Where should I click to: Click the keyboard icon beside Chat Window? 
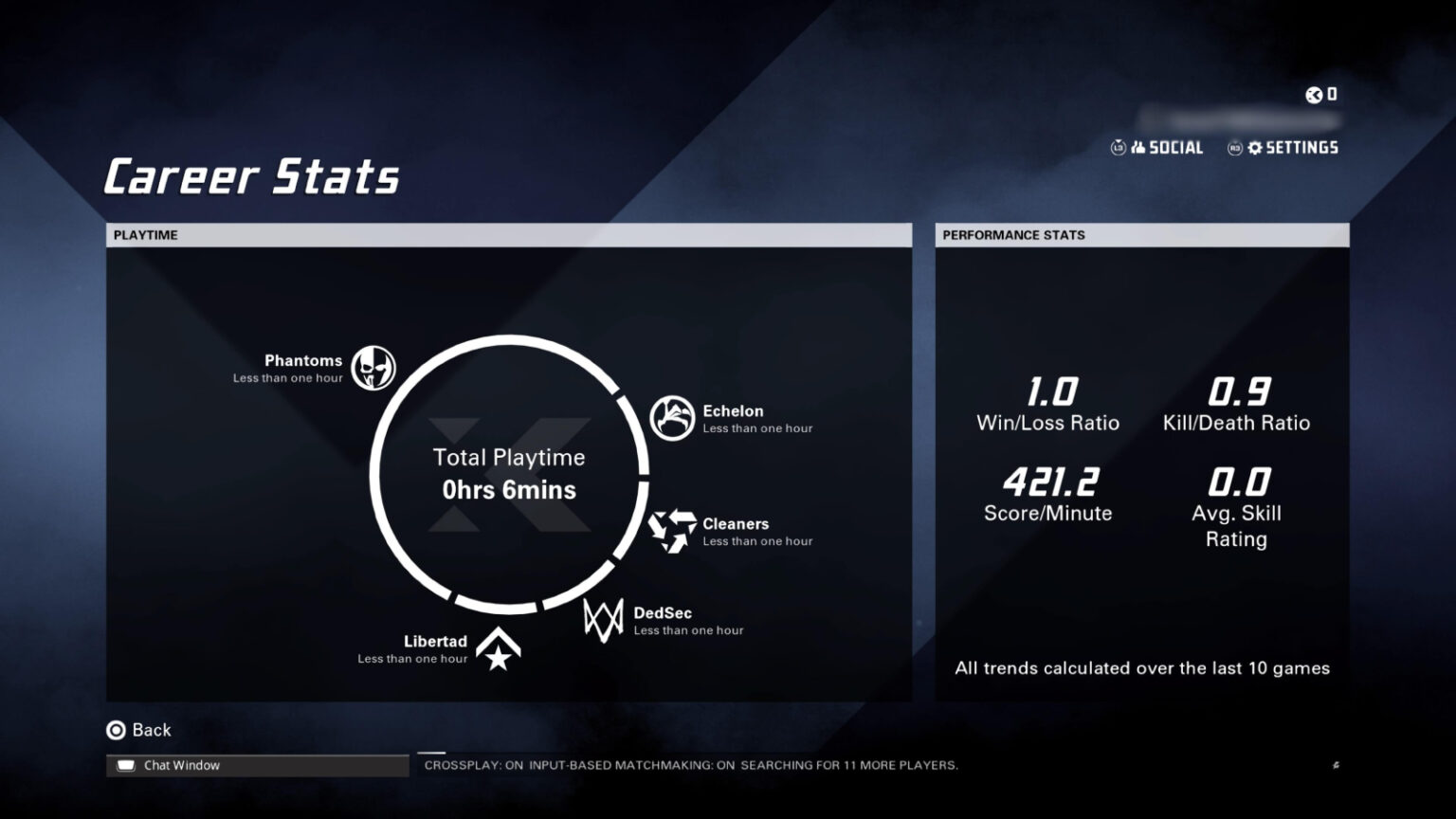click(126, 764)
